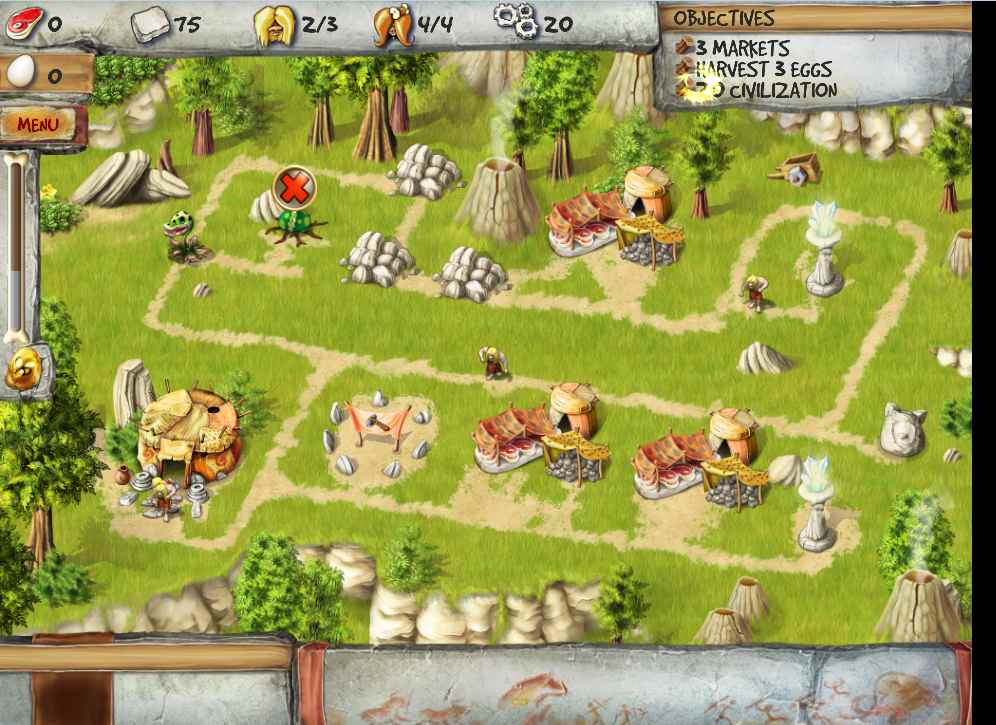
Task: Open the game MENU
Action: [x=39, y=125]
